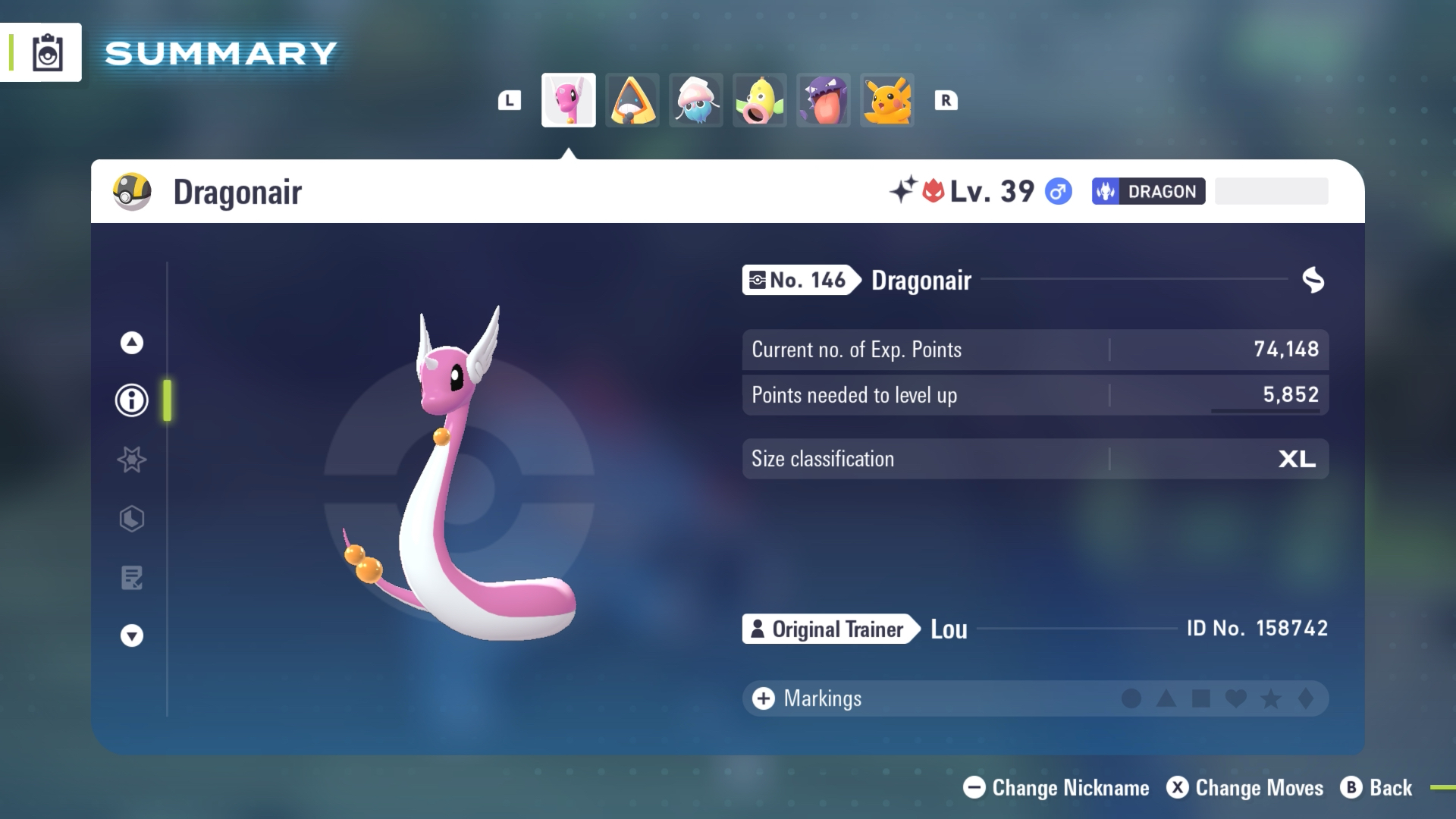This screenshot has height=819, width=1456.
Task: Switch to the Snorunt party member
Action: tap(632, 100)
